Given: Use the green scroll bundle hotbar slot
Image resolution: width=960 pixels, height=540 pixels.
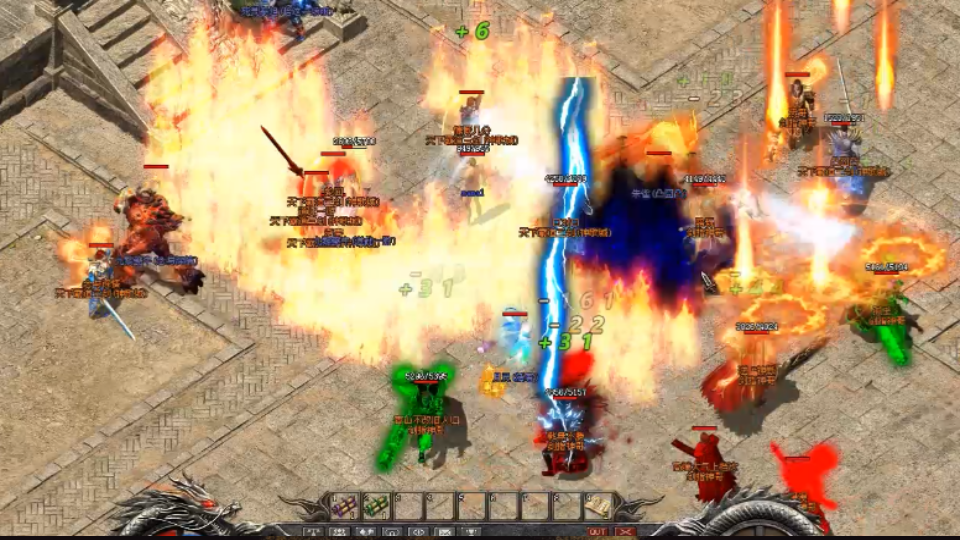Looking at the screenshot, I should click(376, 506).
